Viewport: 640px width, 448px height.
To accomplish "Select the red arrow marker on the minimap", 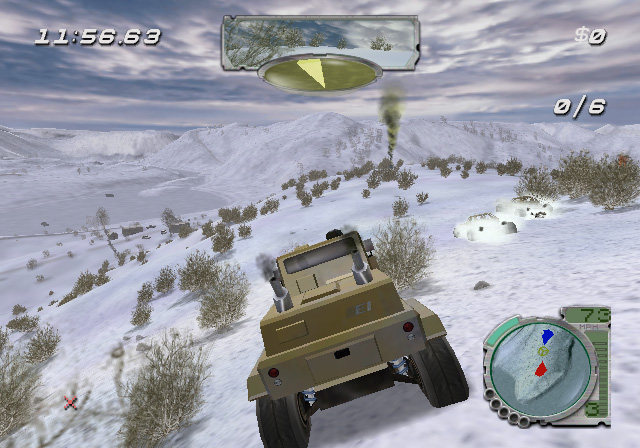I will coord(540,370).
